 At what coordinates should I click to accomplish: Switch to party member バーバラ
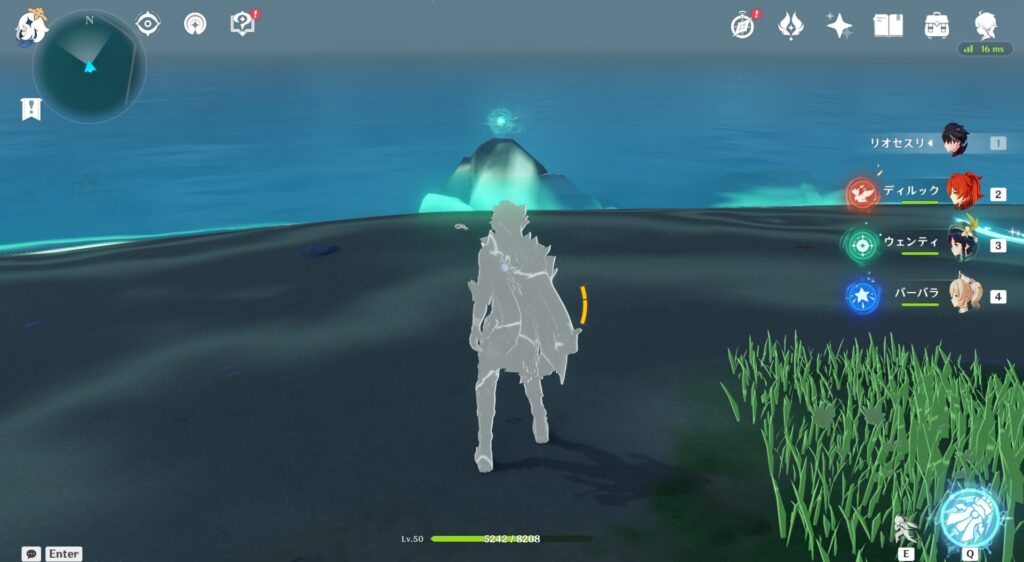click(x=962, y=296)
